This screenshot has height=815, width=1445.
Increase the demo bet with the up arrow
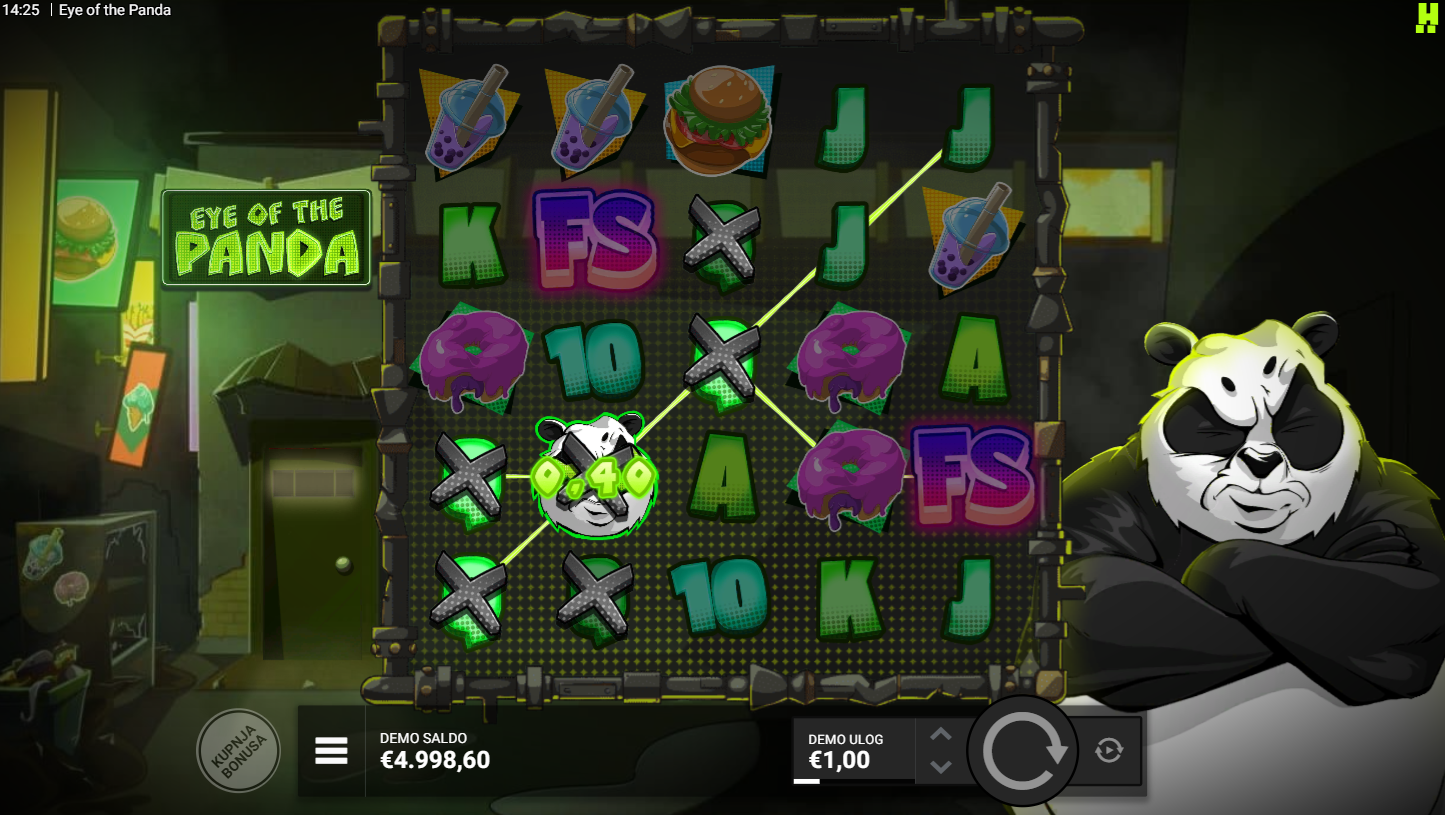pyautogui.click(x=940, y=735)
